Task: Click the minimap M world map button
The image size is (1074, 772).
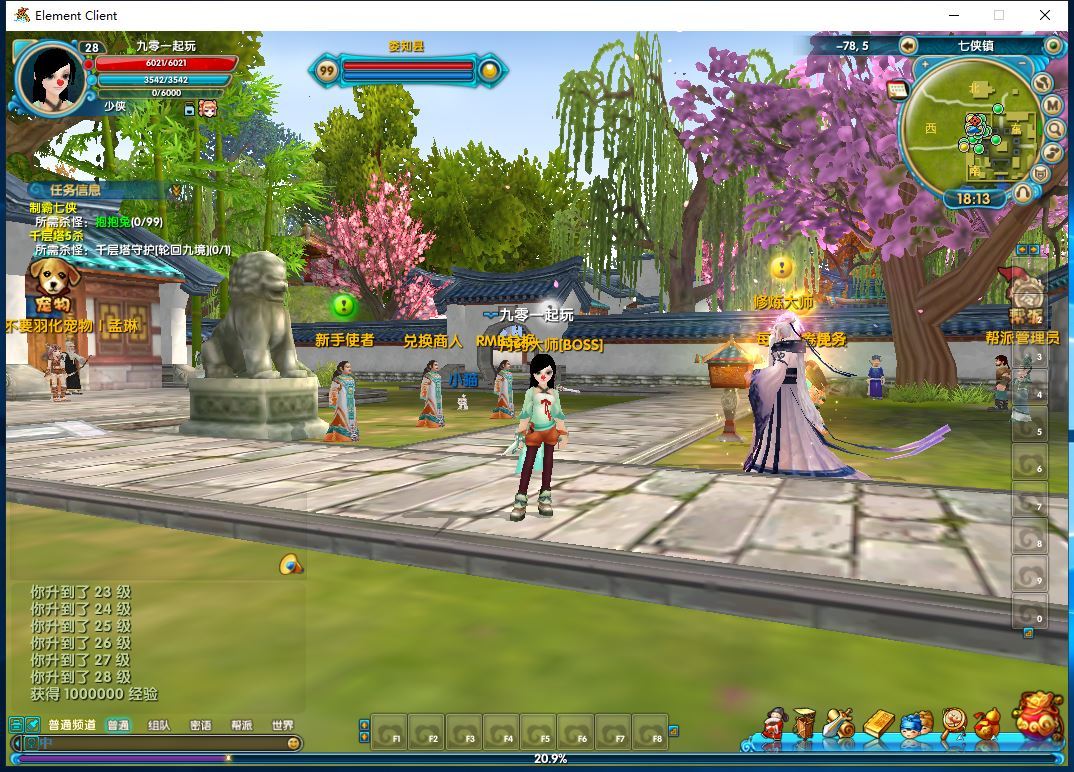Action: tap(1052, 105)
